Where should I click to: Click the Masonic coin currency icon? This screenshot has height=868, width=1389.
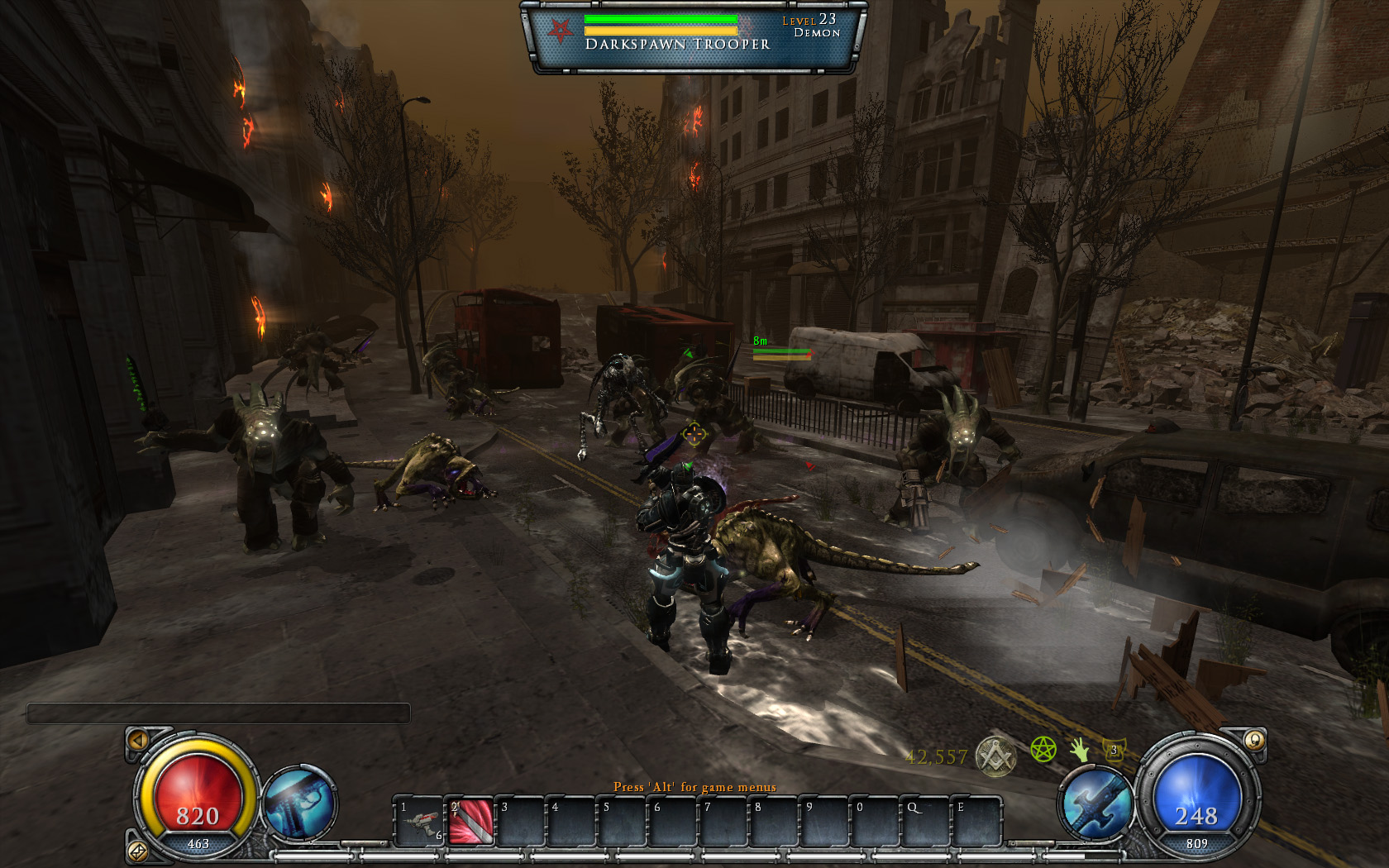(995, 755)
